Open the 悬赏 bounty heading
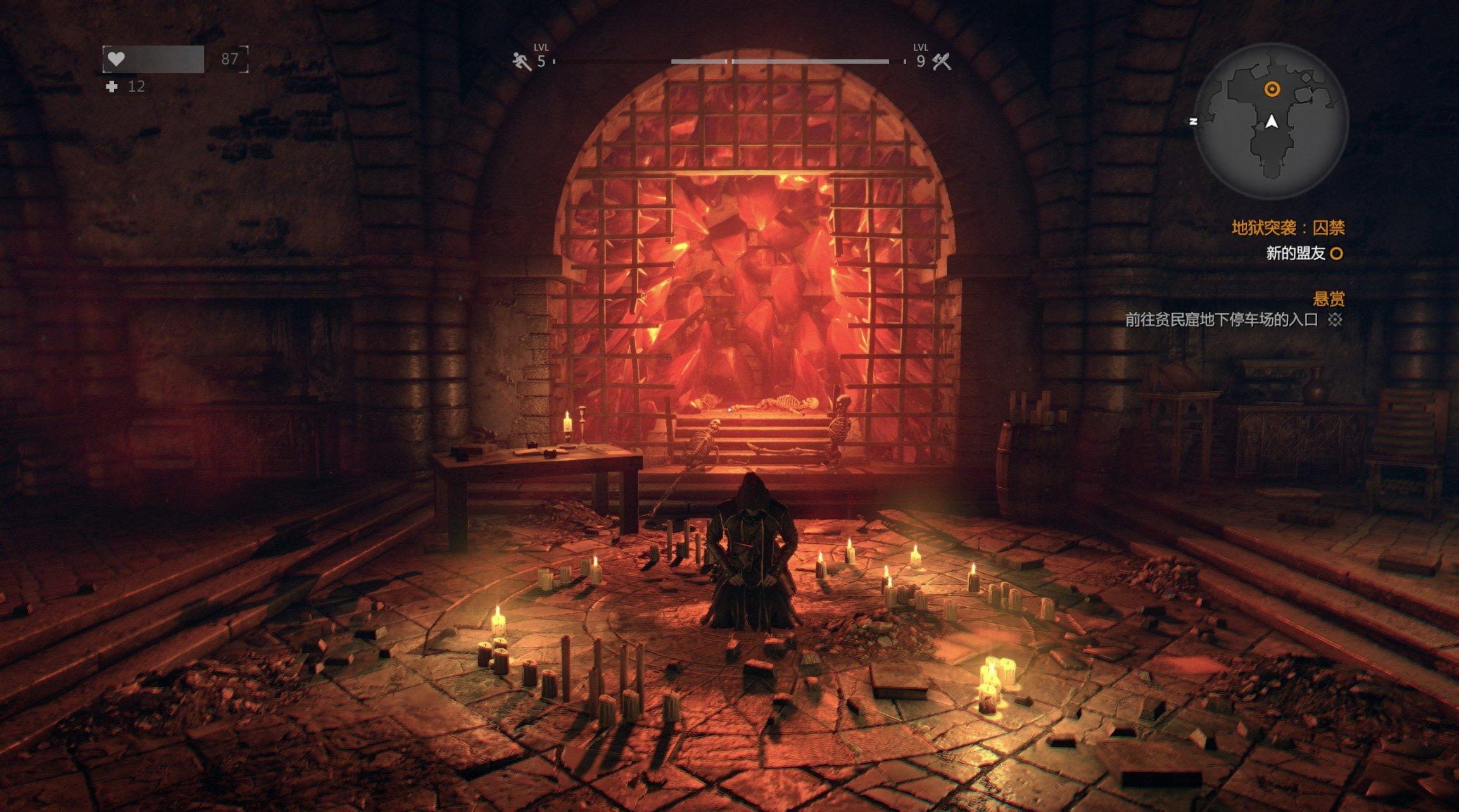This screenshot has width=1459, height=812. [1329, 299]
